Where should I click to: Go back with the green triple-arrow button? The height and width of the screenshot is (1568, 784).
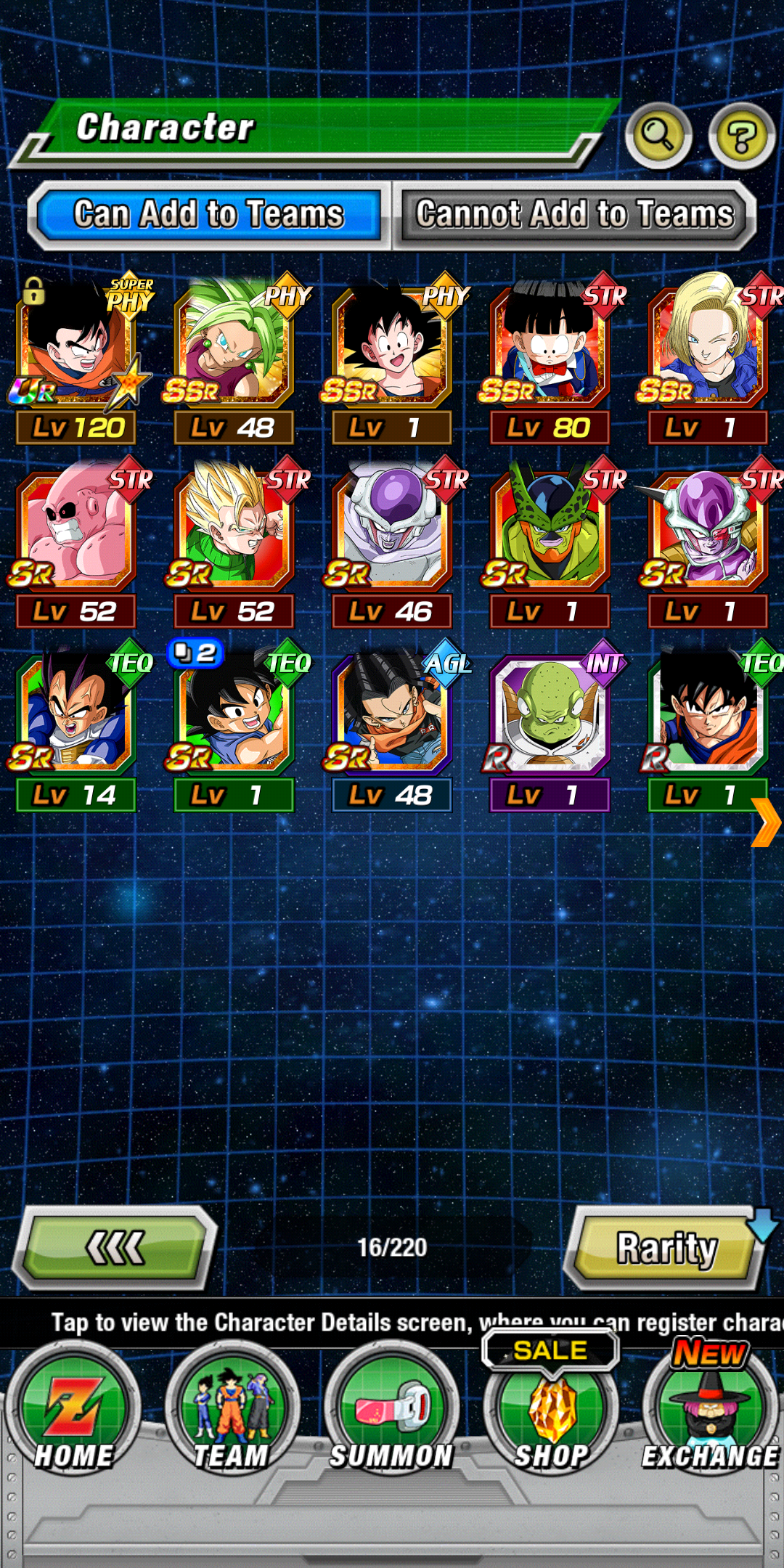tap(115, 1248)
